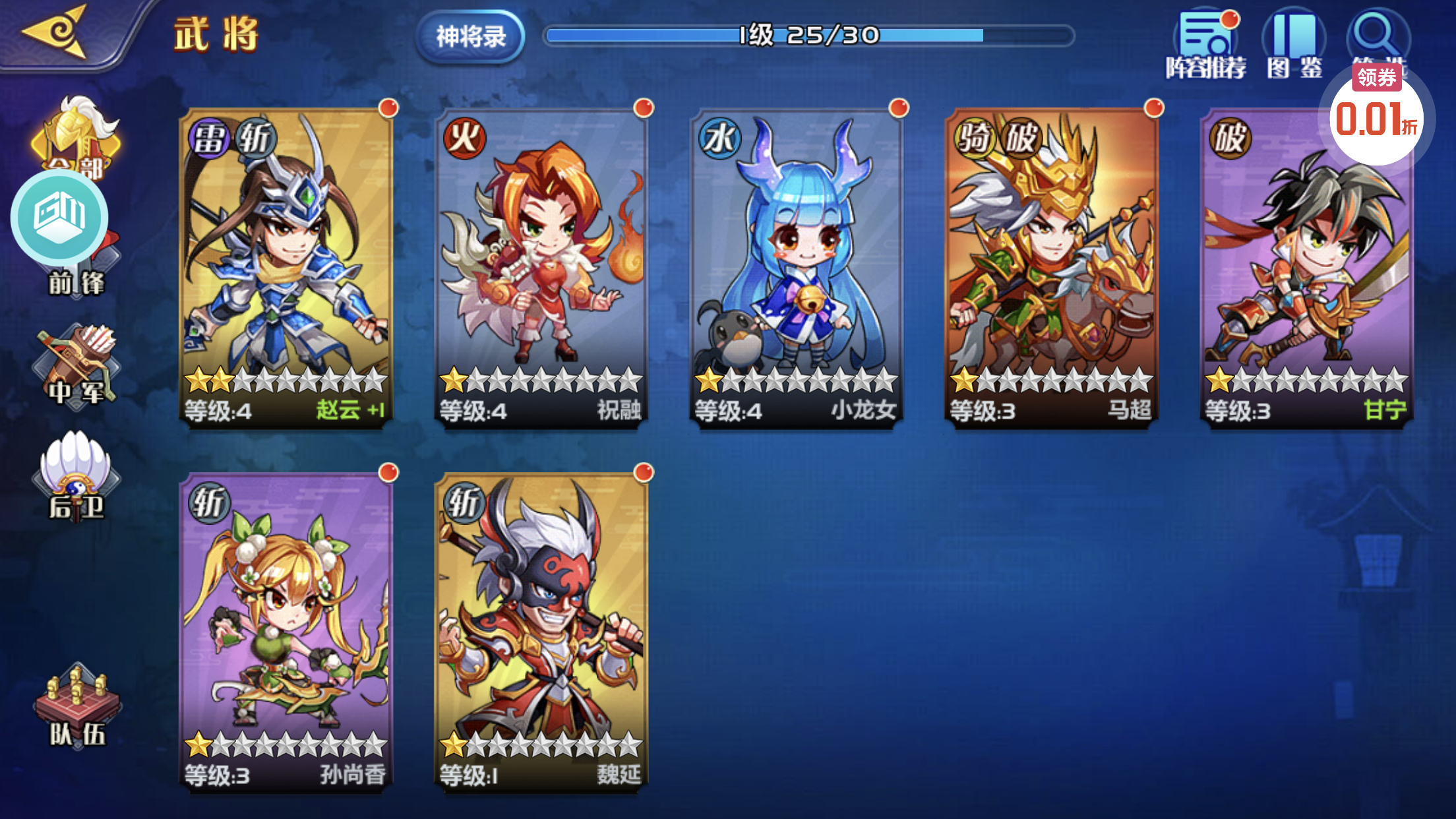Tap the floating GM cube icon
Viewport: 1456px width, 819px height.
59,216
